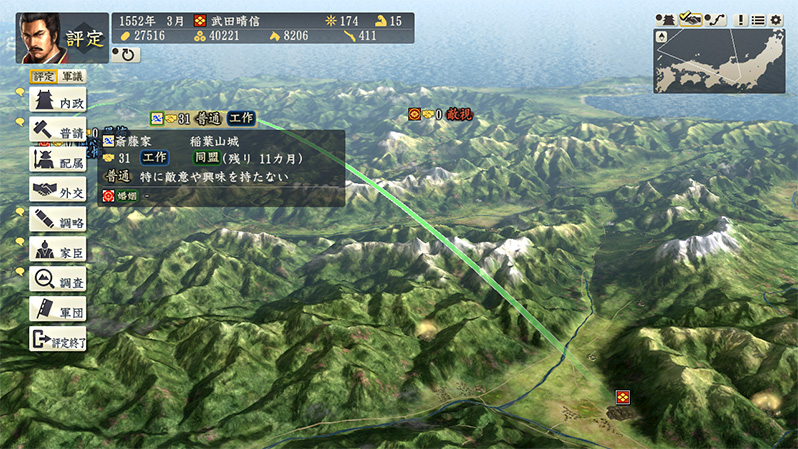Viewport: 798px width, 449px height.
Task: Select the 家臣 retainers menu
Action: point(58,249)
